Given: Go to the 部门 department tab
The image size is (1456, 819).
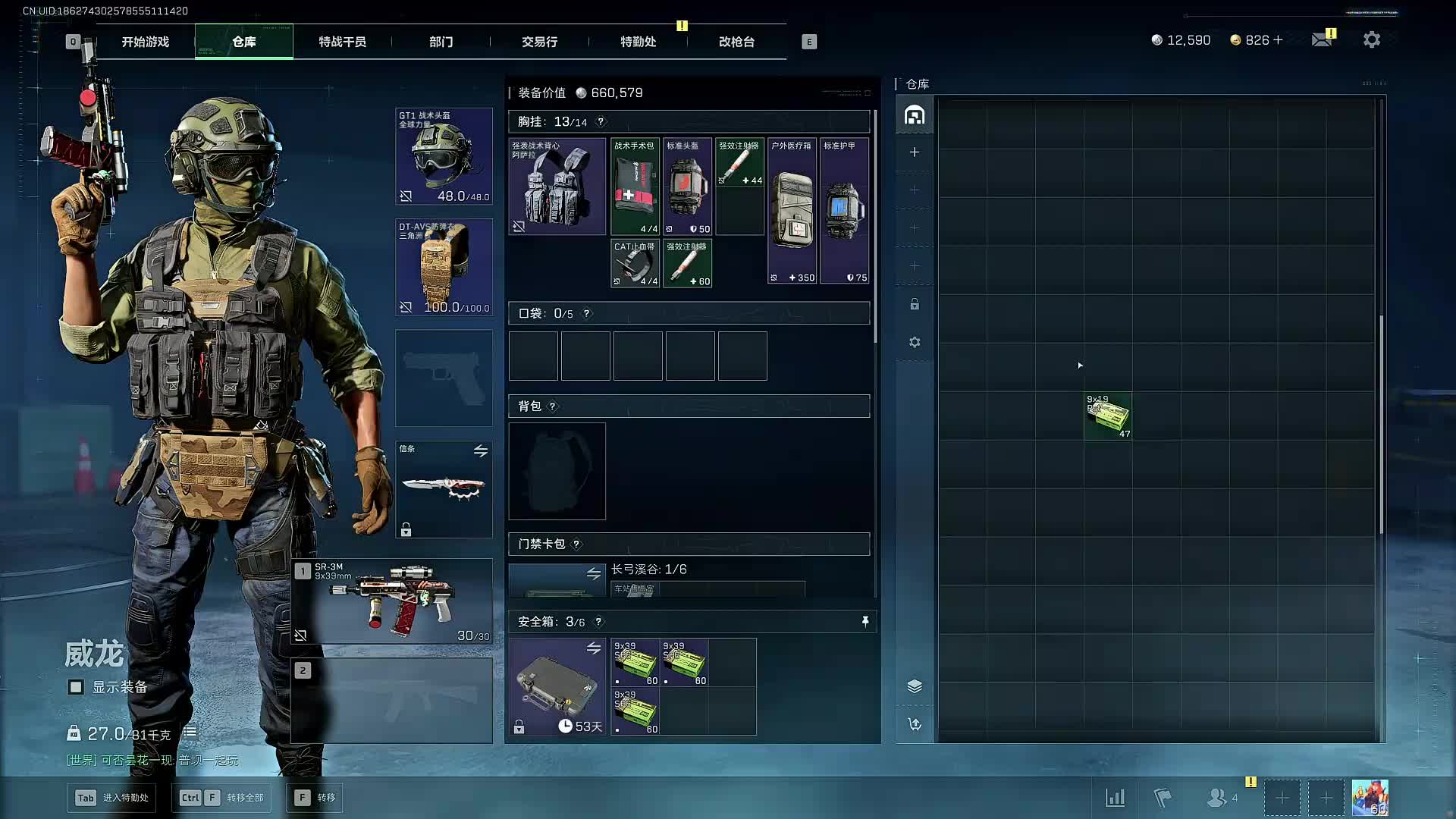Looking at the screenshot, I should 441,42.
